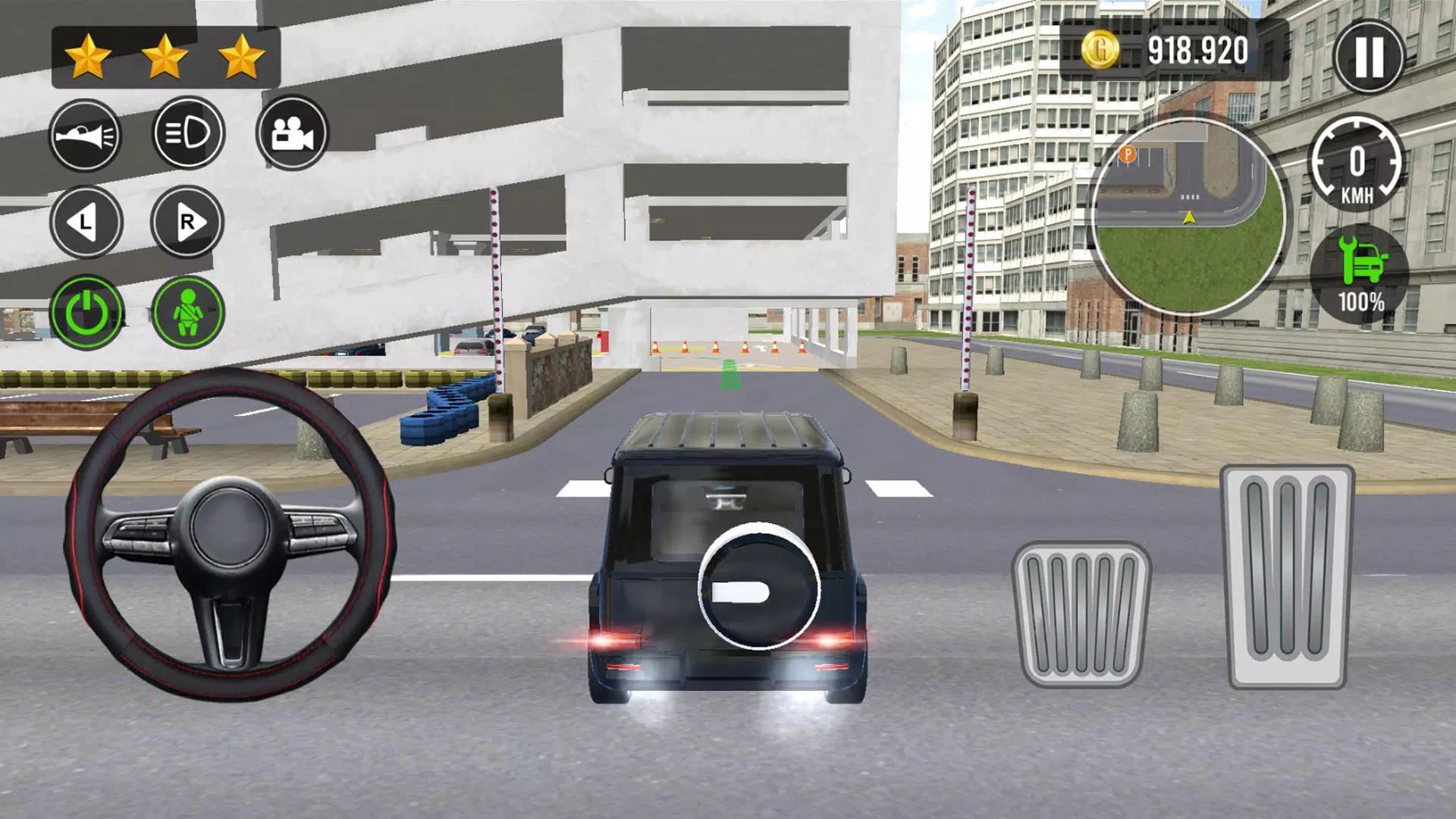Click the steering wheel control
Screen dimensions: 1456x819
pyautogui.click(x=230, y=533)
